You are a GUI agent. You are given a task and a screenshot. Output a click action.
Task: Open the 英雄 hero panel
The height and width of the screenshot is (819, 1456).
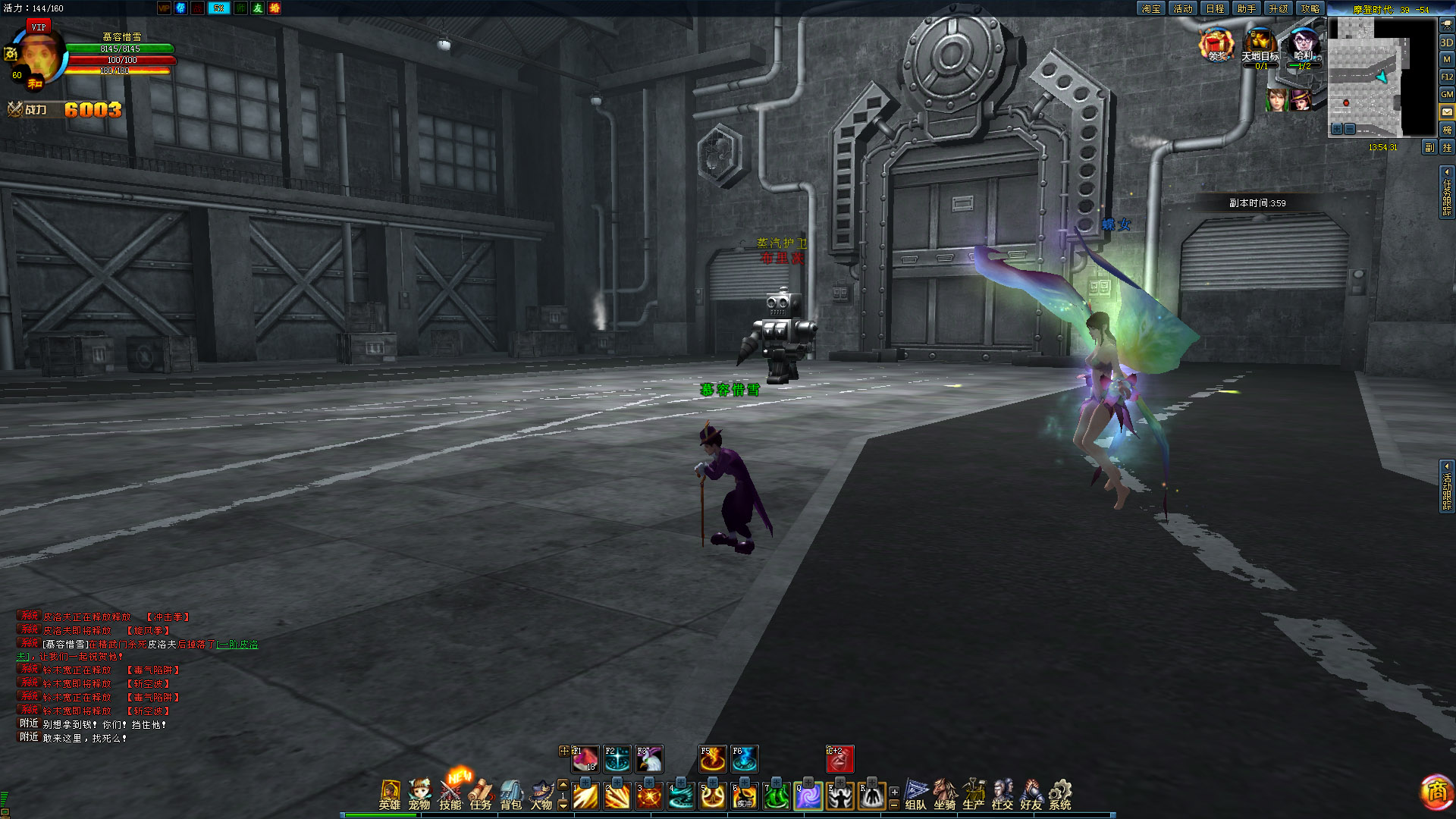pyautogui.click(x=390, y=794)
